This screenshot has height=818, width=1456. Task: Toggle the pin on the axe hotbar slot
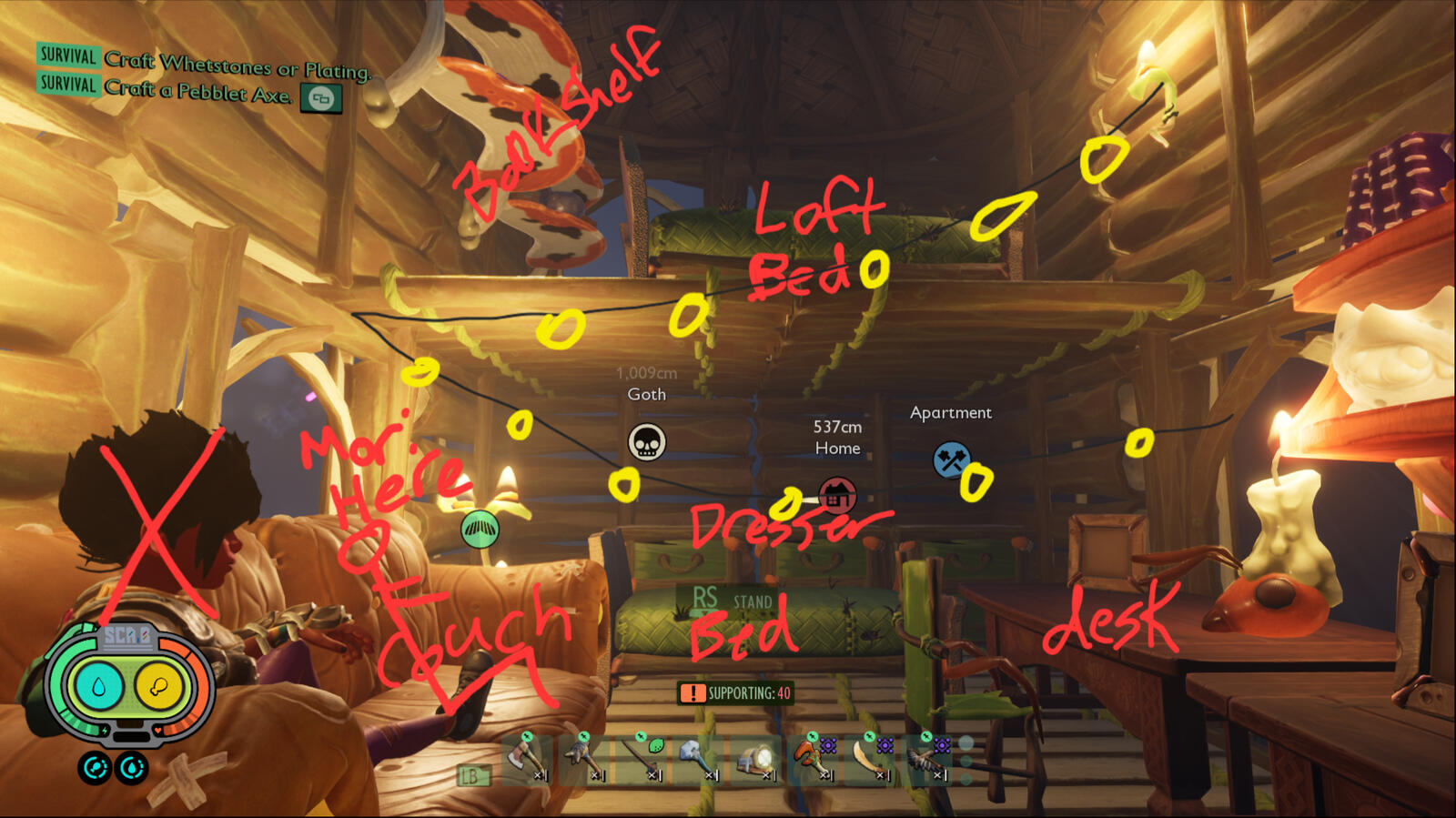click(528, 736)
